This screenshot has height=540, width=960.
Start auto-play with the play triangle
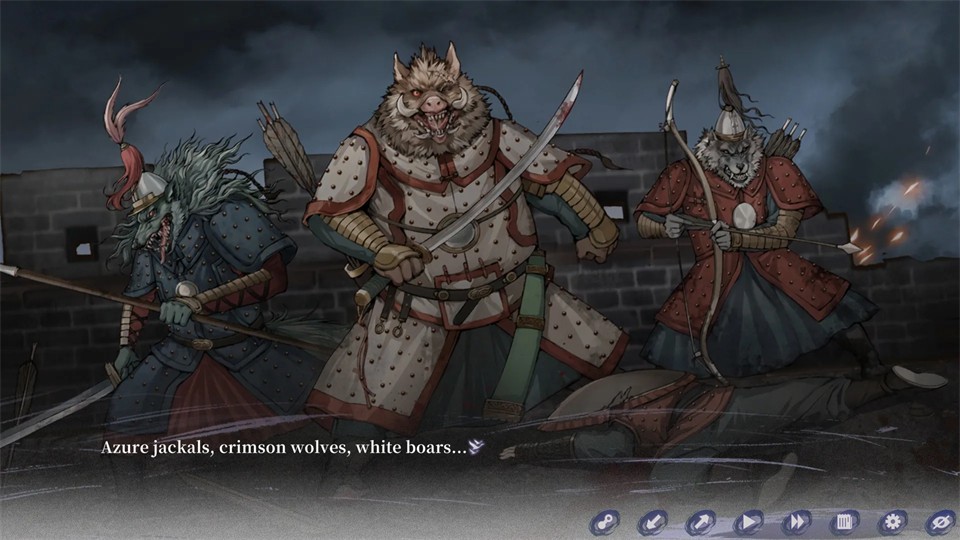(748, 521)
